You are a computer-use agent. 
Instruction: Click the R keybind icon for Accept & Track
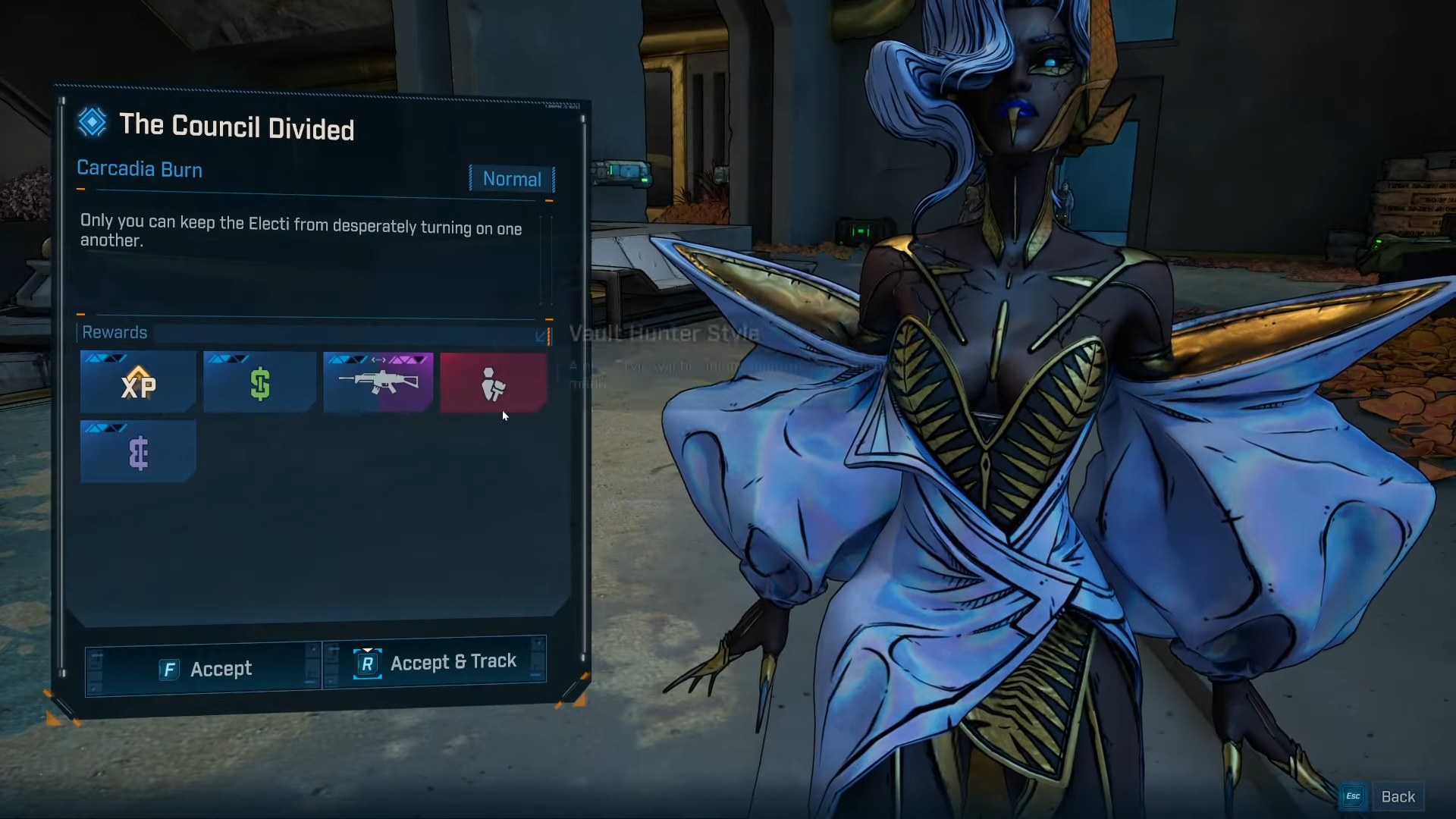point(369,662)
